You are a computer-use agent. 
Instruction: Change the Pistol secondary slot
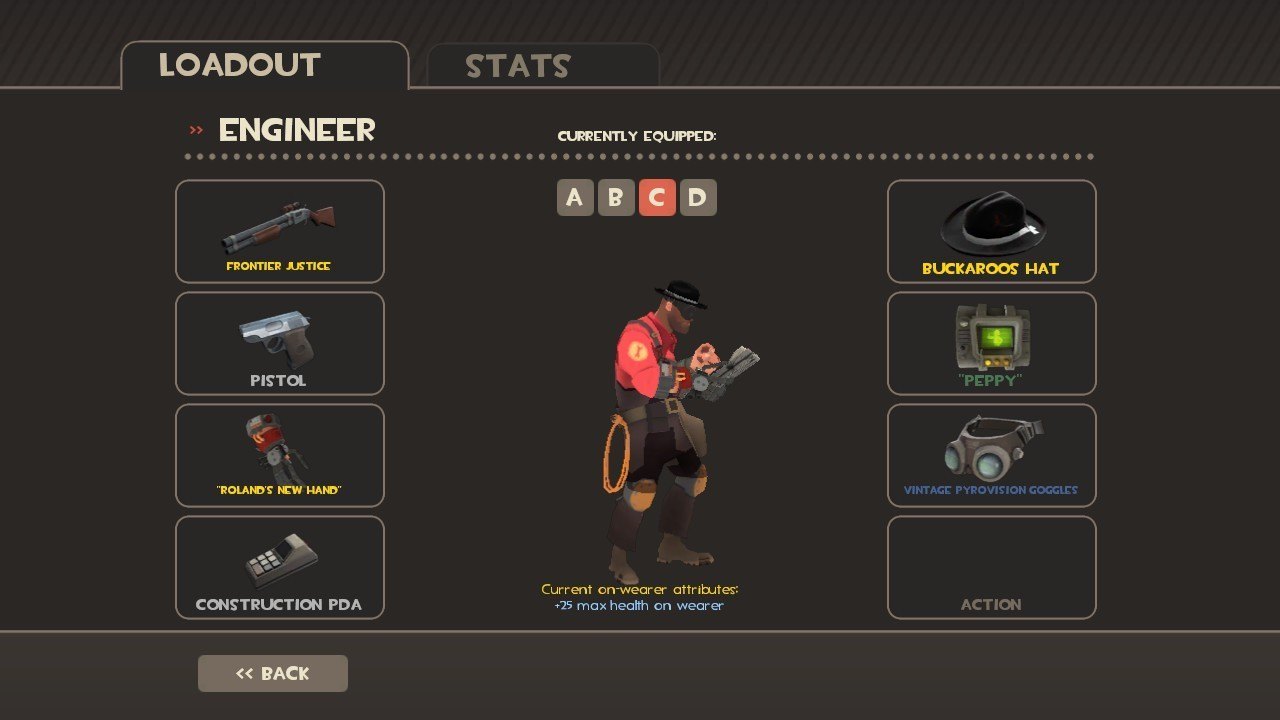click(280, 344)
